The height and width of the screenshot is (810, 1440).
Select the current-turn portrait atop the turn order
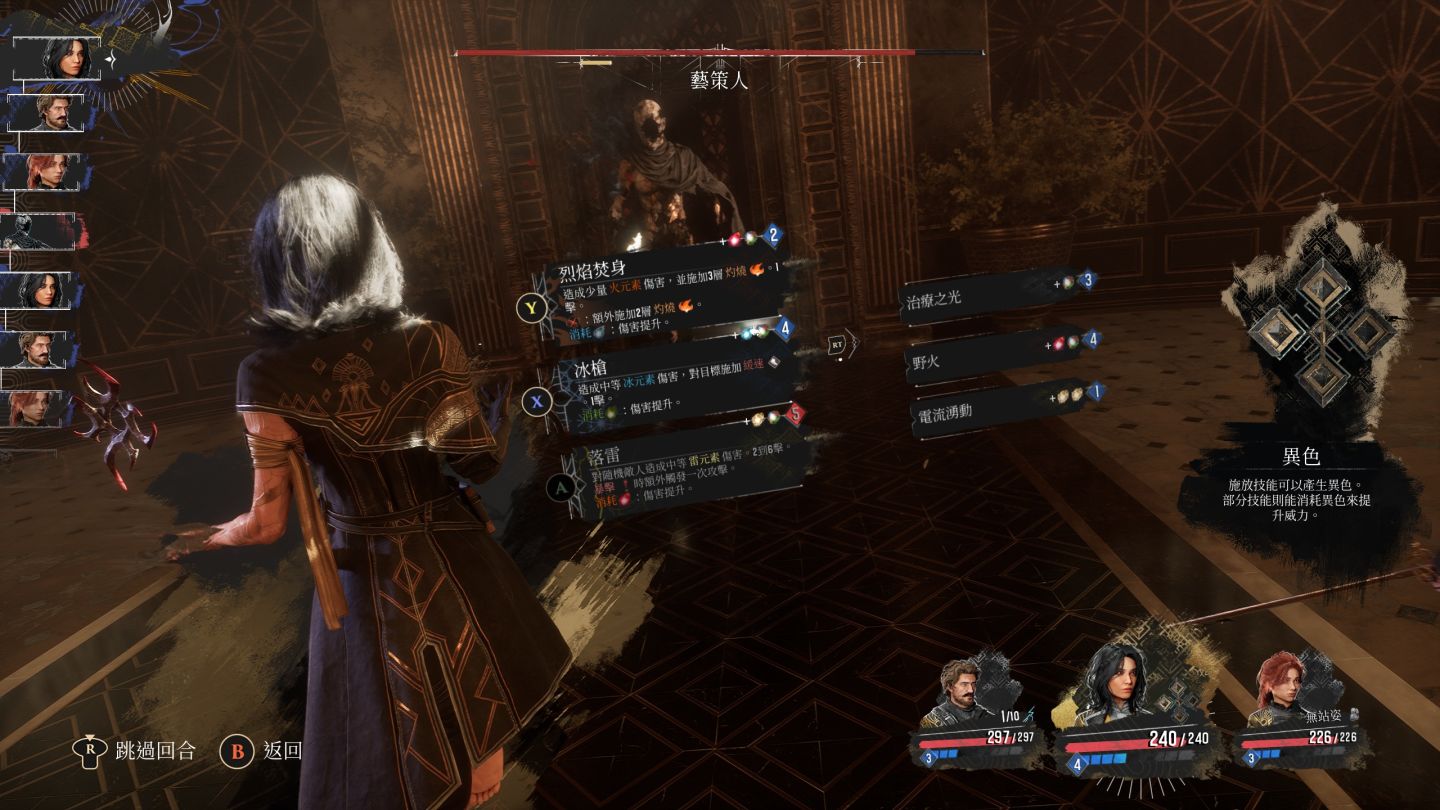point(70,58)
